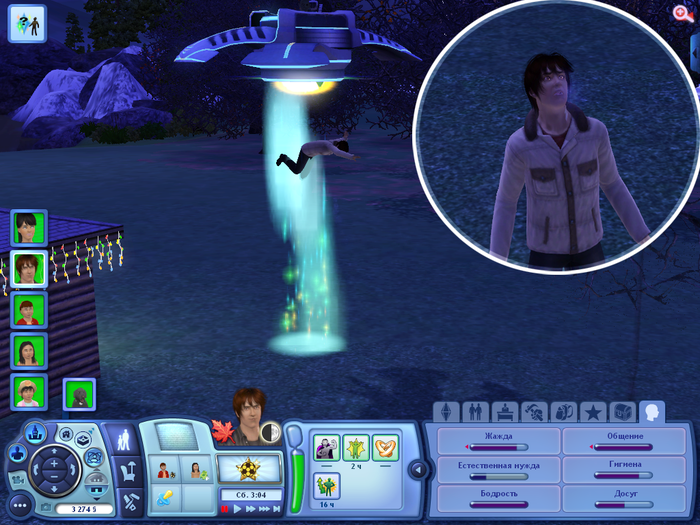Screen dimensions: 700x525
Task: Pause the game with the red pause button
Action: click(x=226, y=509)
